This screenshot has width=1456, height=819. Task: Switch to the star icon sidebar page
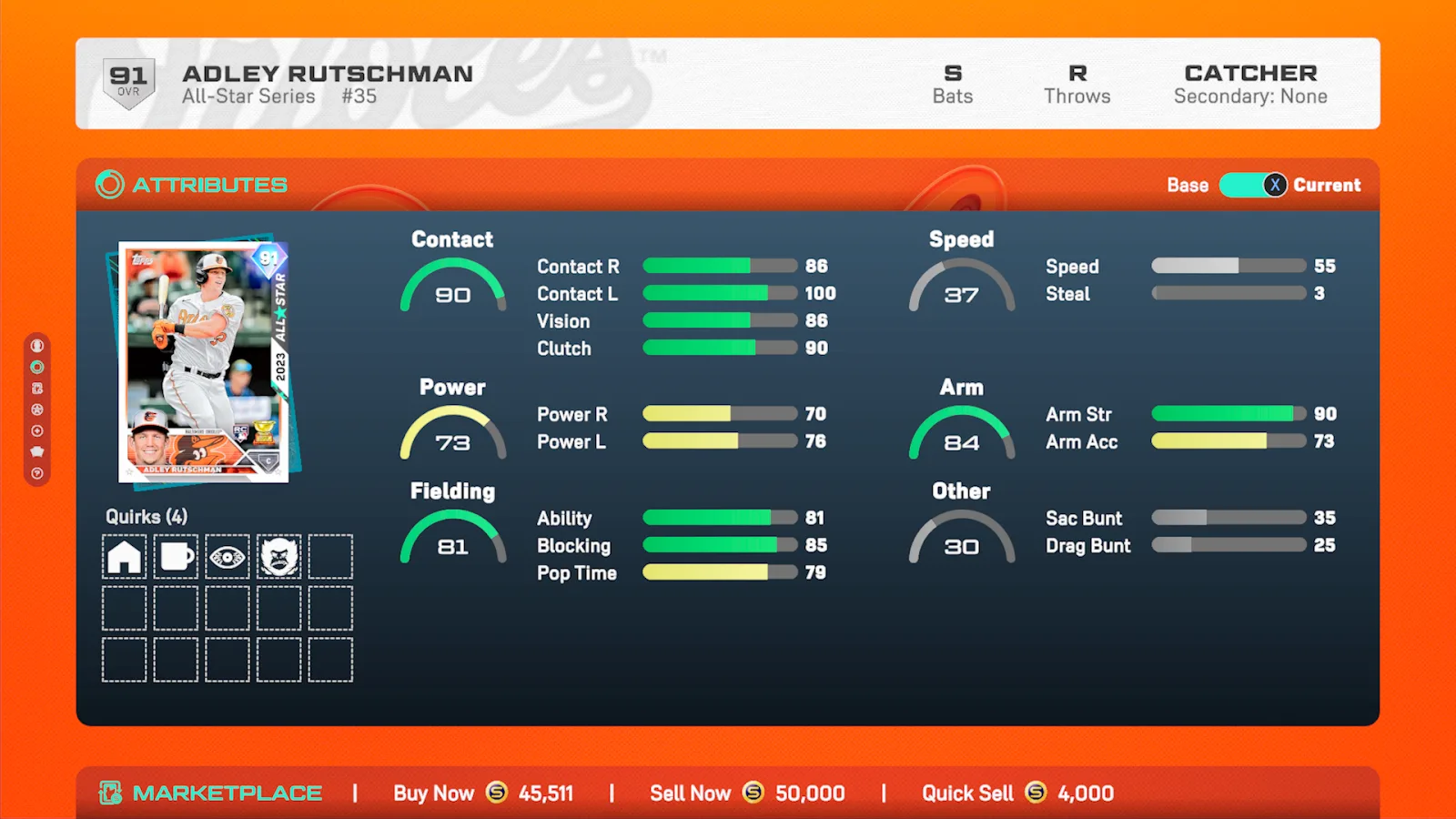pos(37,409)
